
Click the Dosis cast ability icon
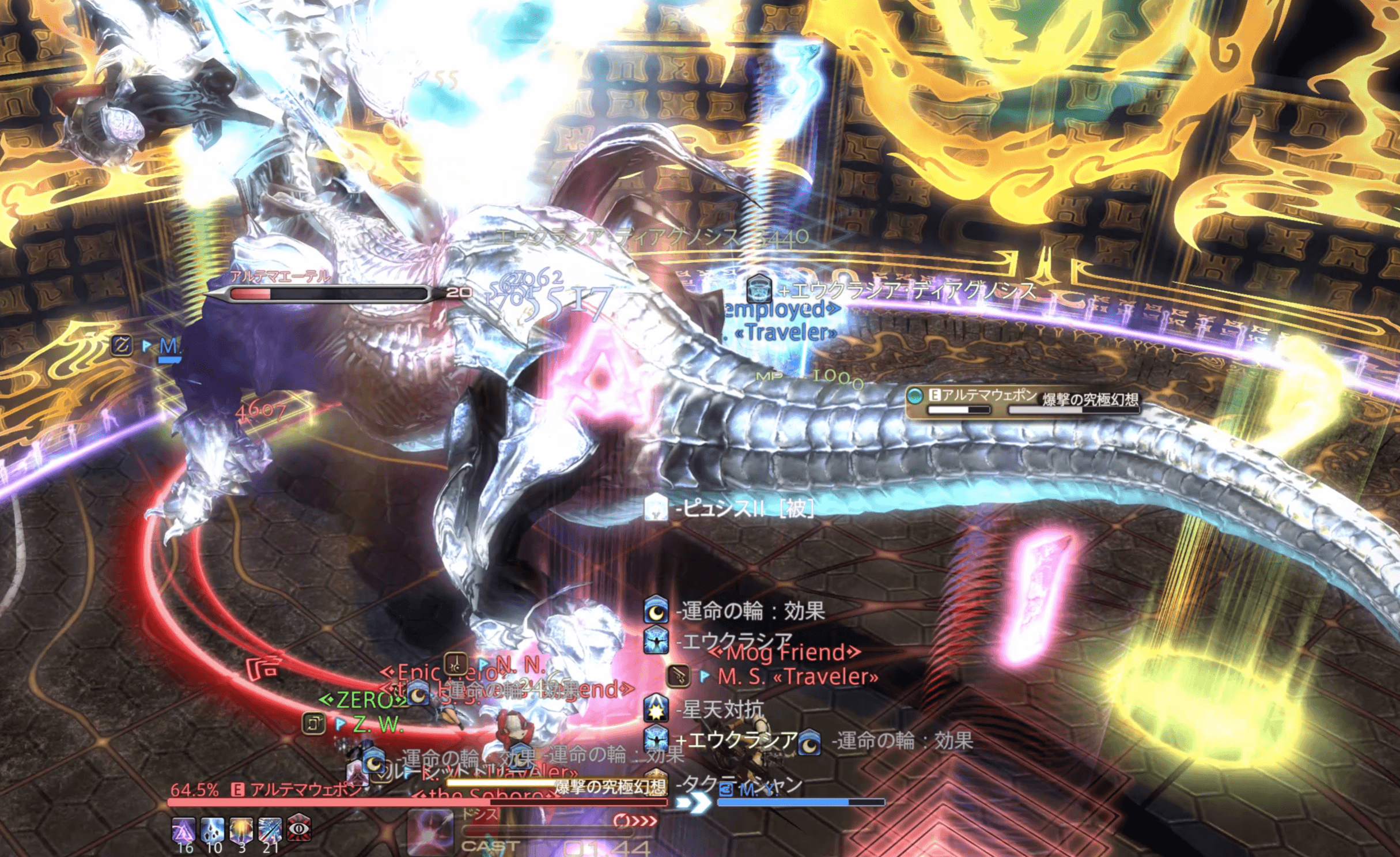point(430,832)
